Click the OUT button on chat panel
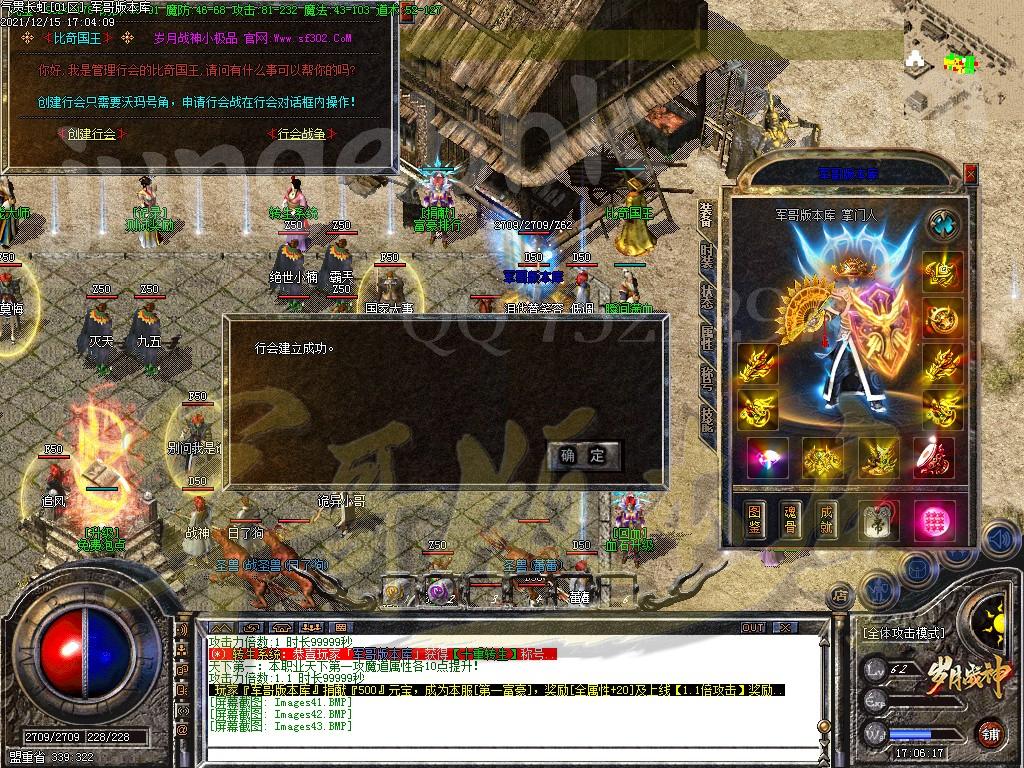 [752, 628]
